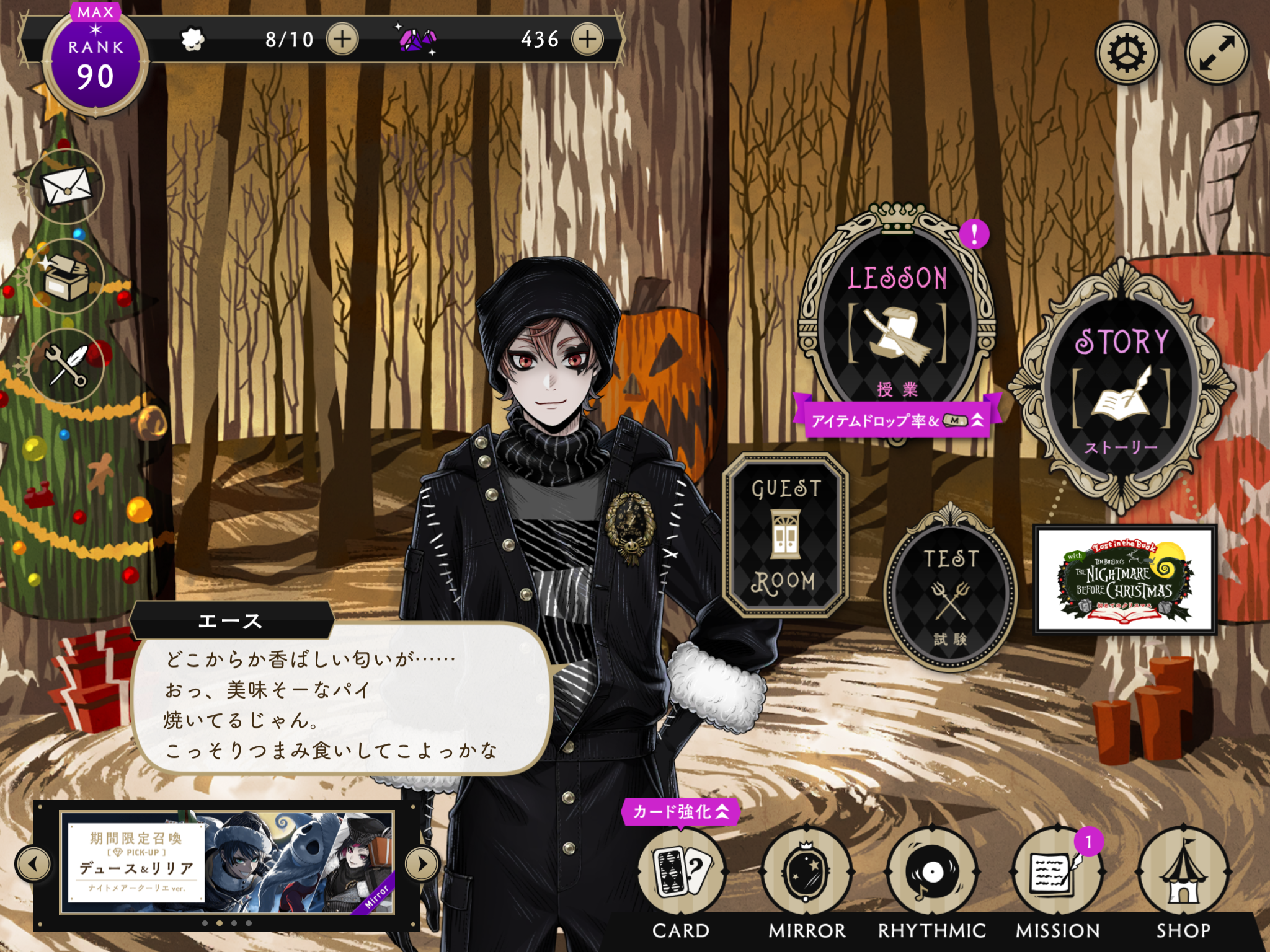Show the previous banner with left arrow
Image resolution: width=1270 pixels, height=952 pixels.
[x=33, y=863]
